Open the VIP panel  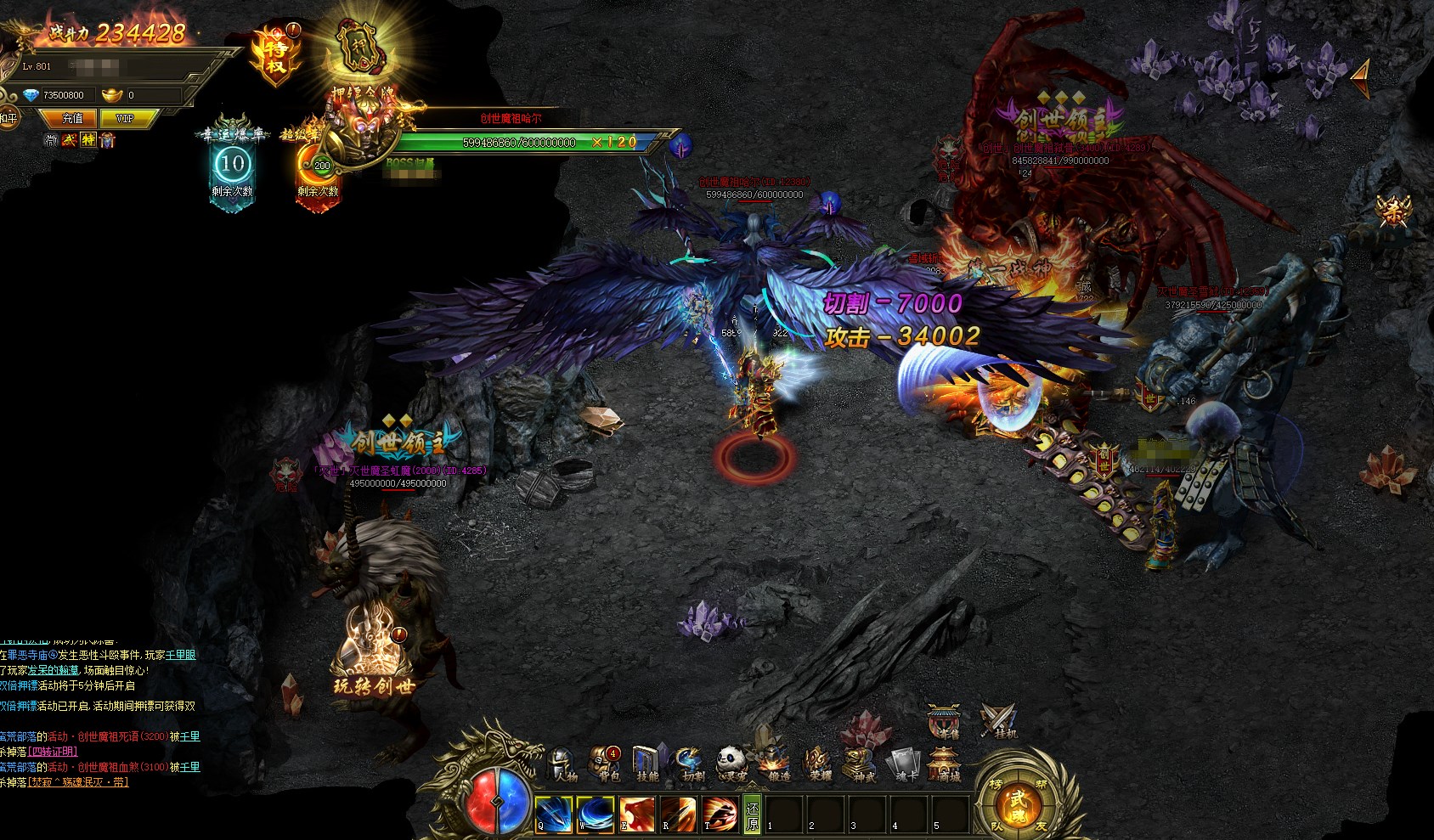[x=125, y=118]
